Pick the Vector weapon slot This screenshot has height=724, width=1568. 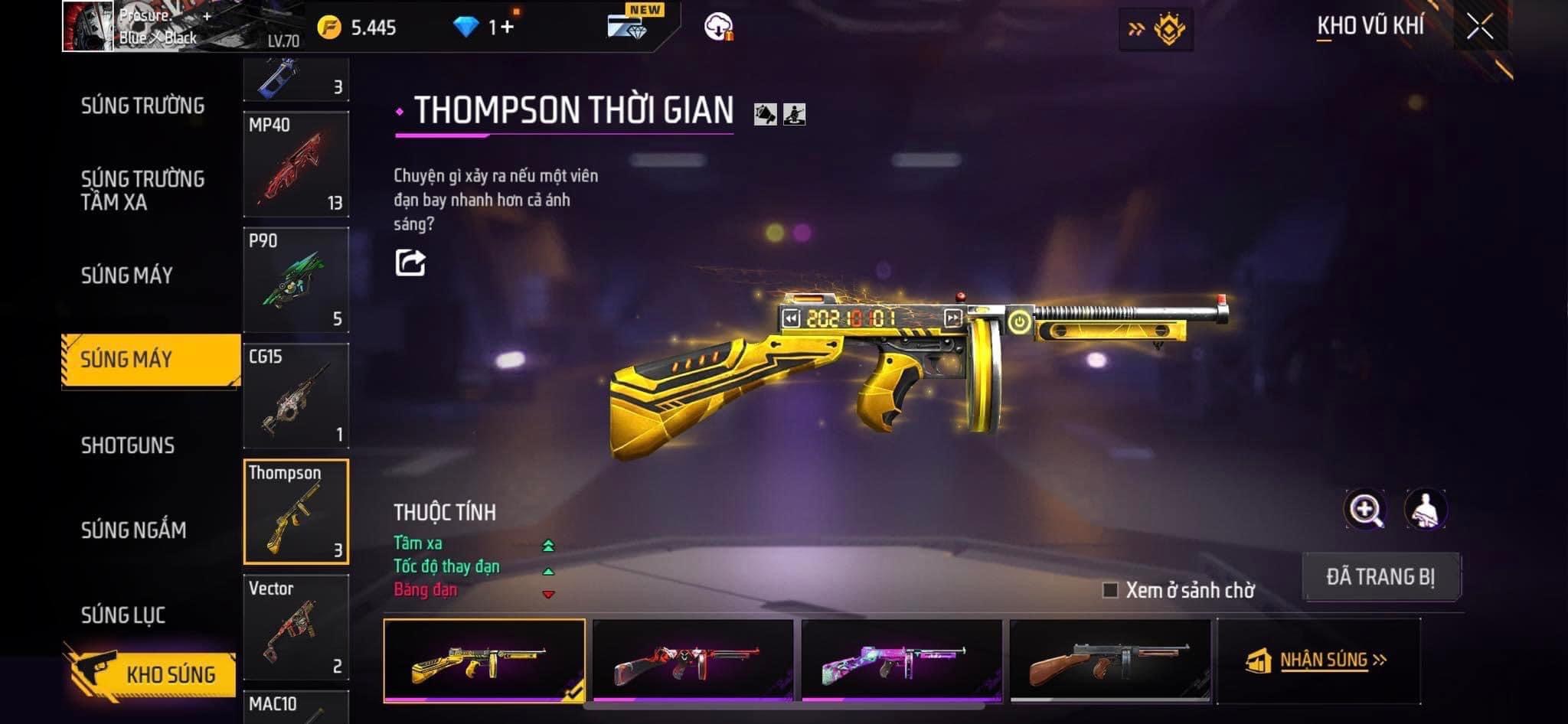tap(296, 627)
